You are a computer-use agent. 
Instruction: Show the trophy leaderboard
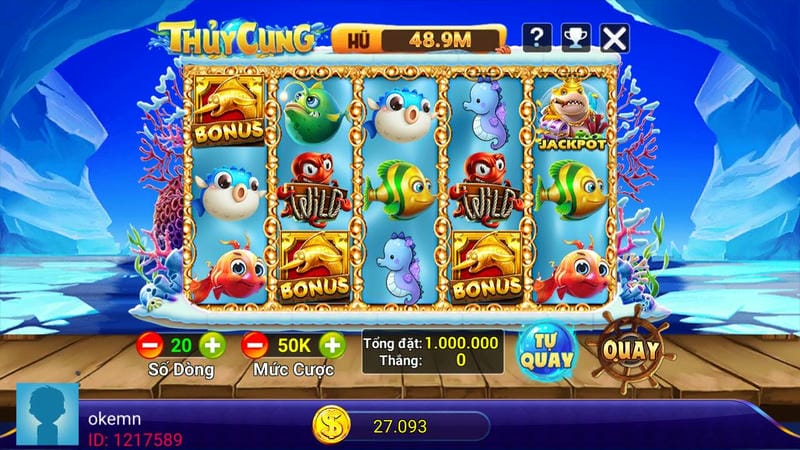click(575, 38)
